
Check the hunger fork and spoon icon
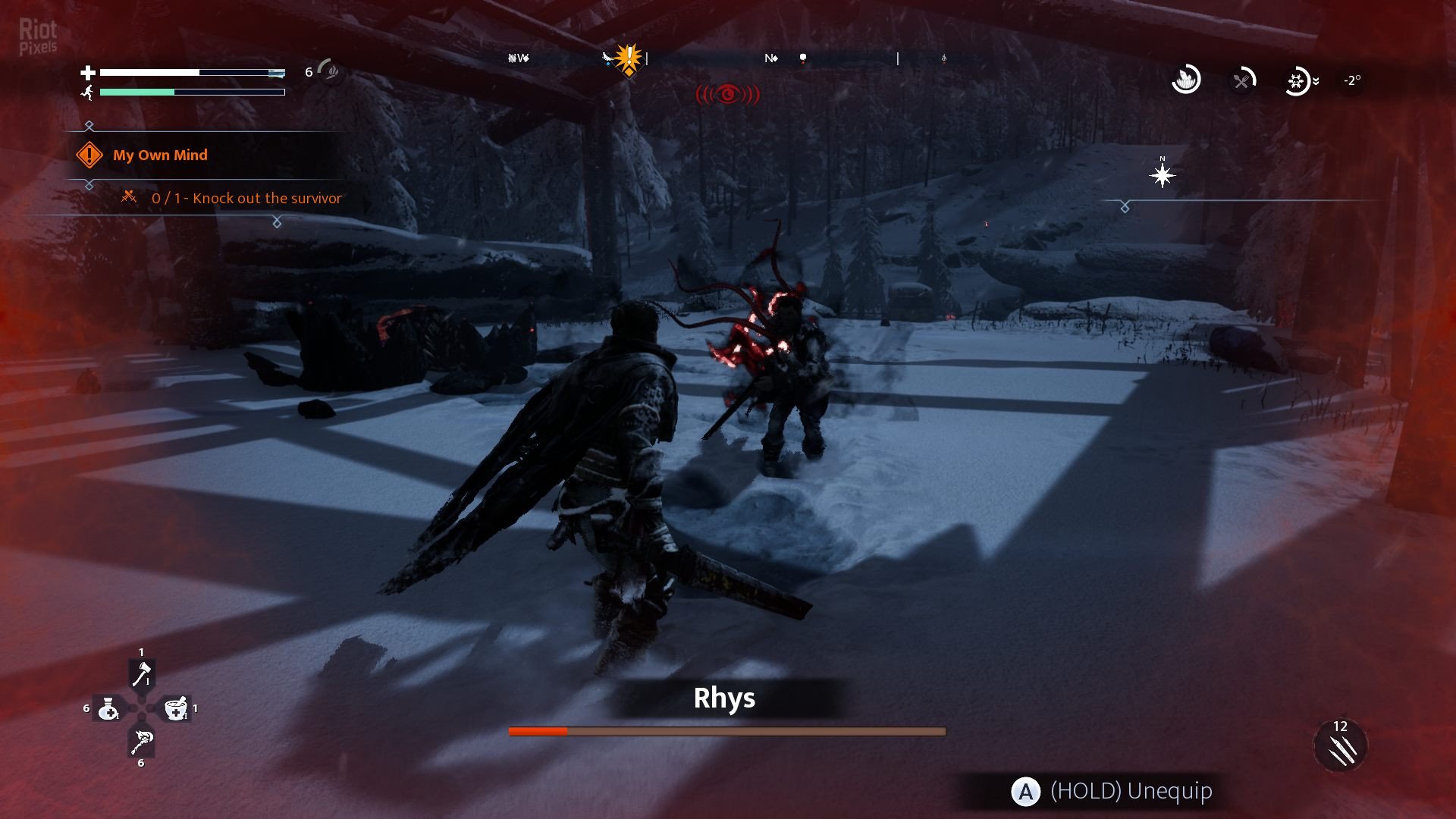point(1241,80)
